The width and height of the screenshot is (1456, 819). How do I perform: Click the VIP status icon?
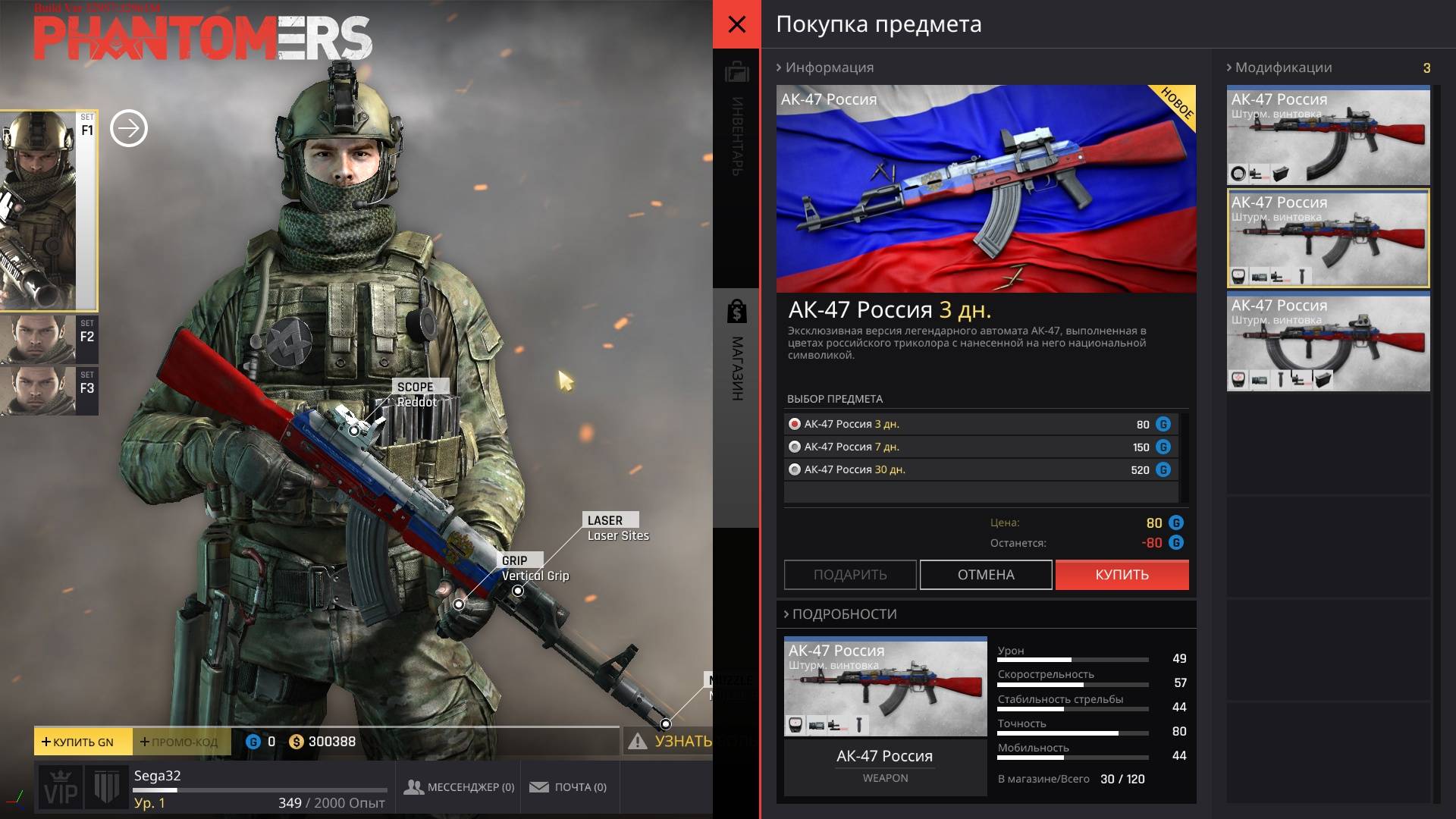tap(61, 789)
